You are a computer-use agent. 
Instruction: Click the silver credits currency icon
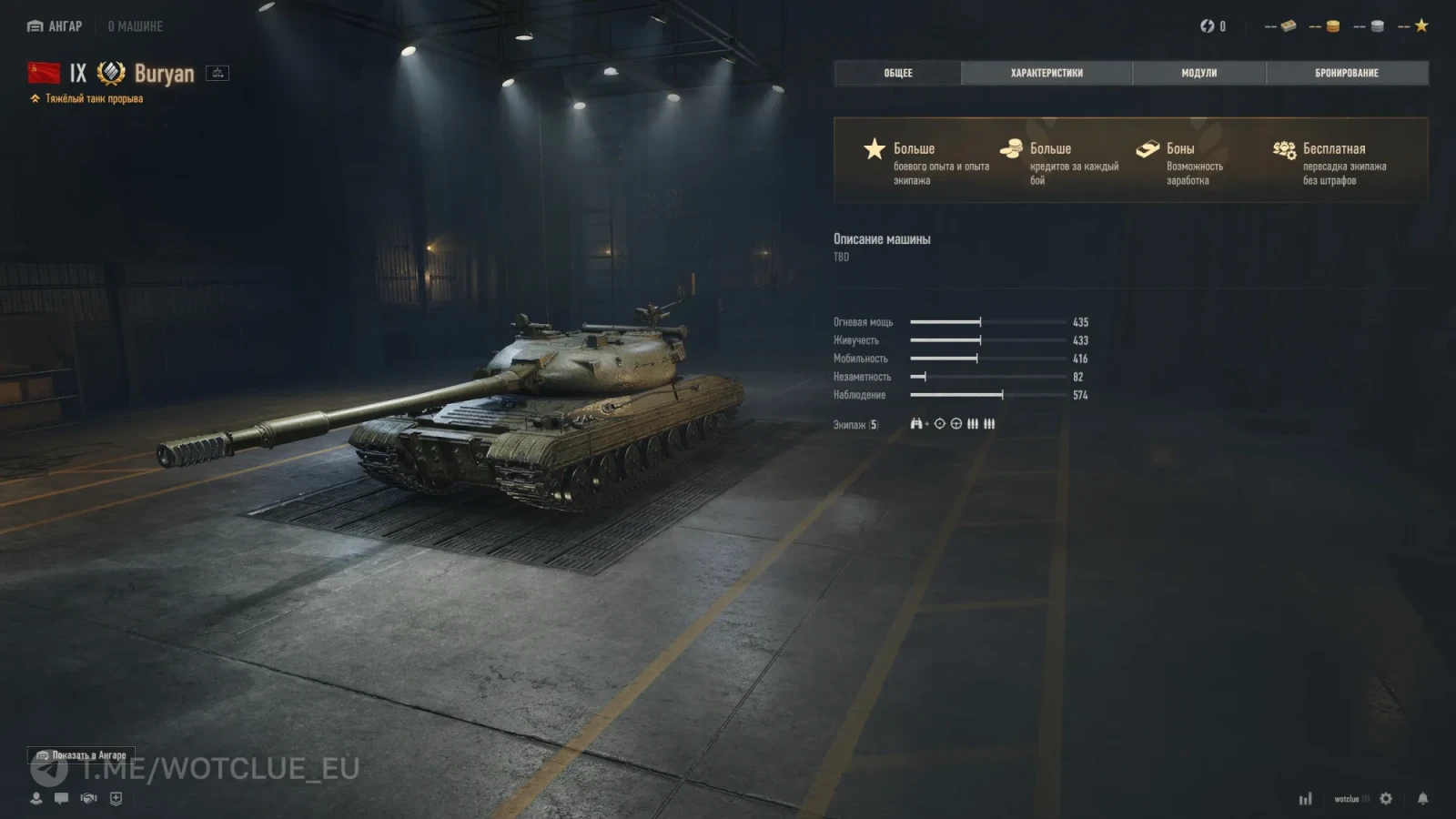(x=1377, y=26)
